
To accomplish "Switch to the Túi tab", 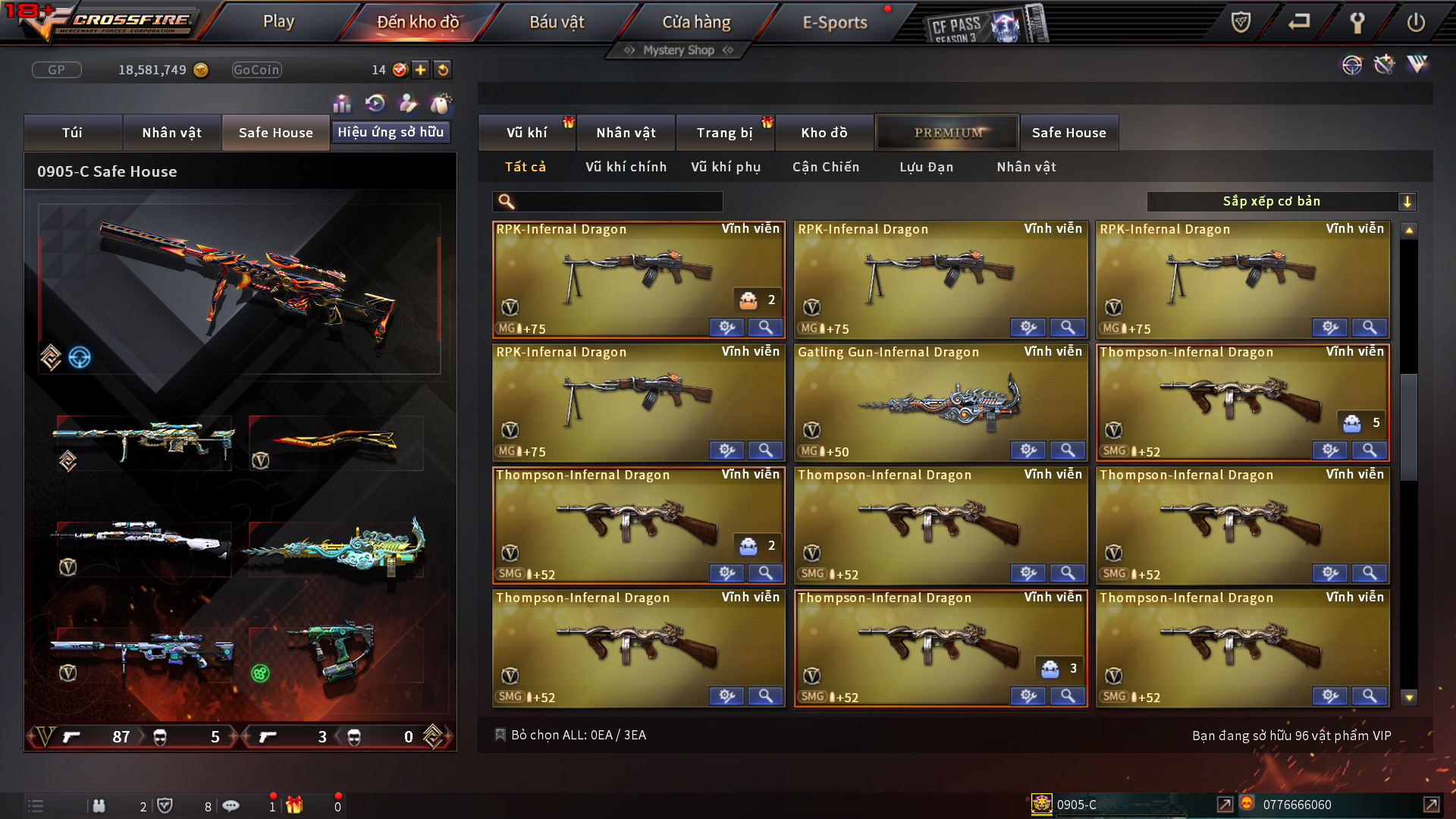I will pyautogui.click(x=73, y=133).
